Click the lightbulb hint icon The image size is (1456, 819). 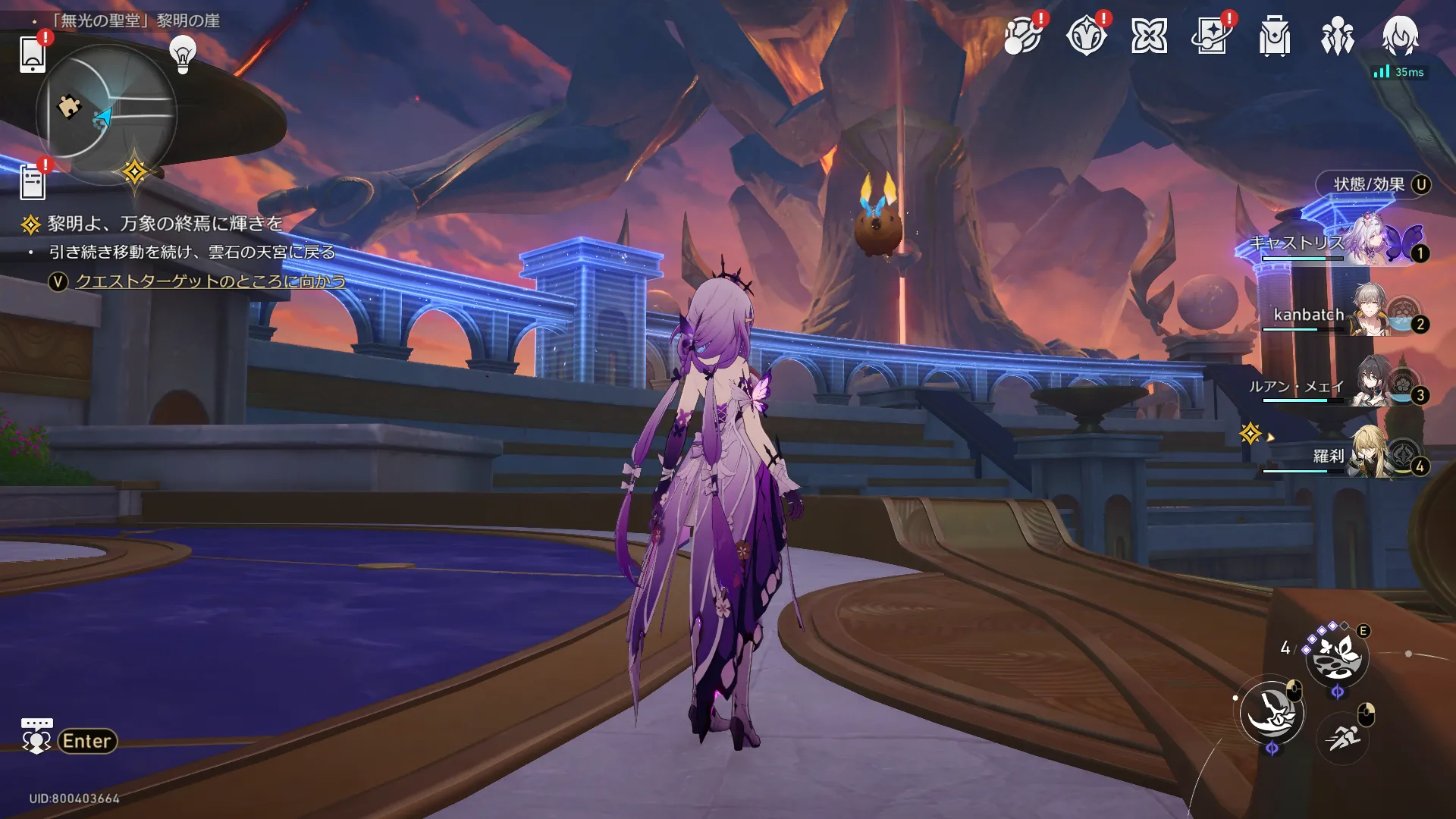click(183, 55)
